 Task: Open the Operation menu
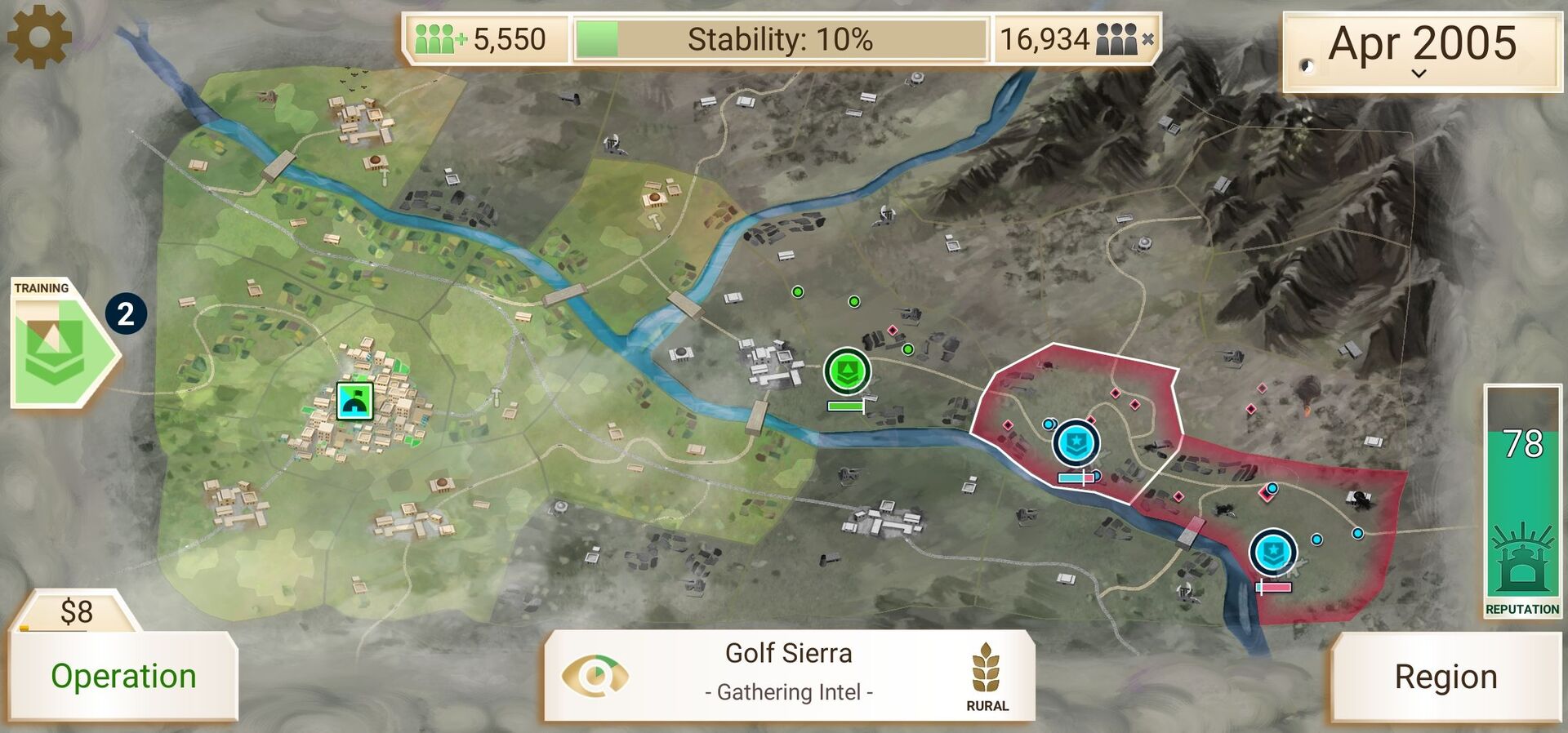click(x=123, y=676)
